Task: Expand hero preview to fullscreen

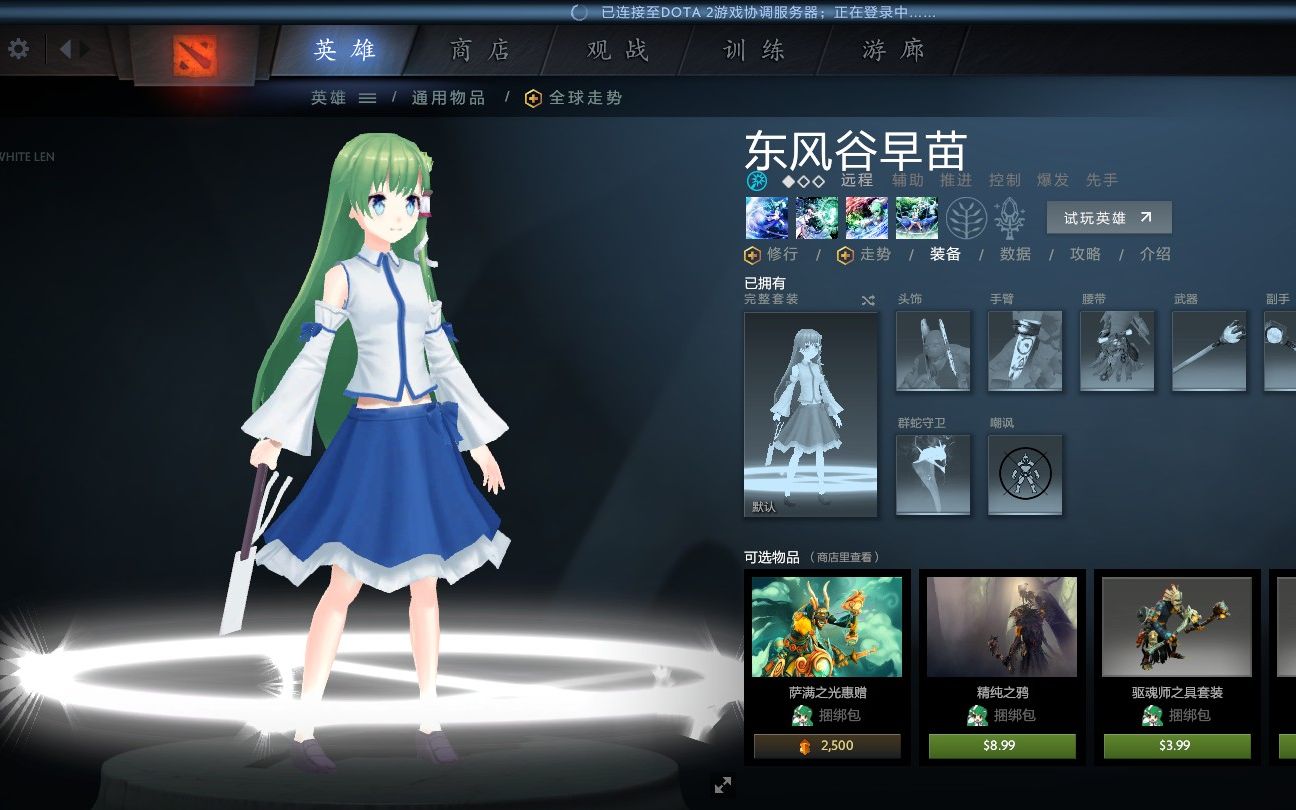Action: click(723, 786)
